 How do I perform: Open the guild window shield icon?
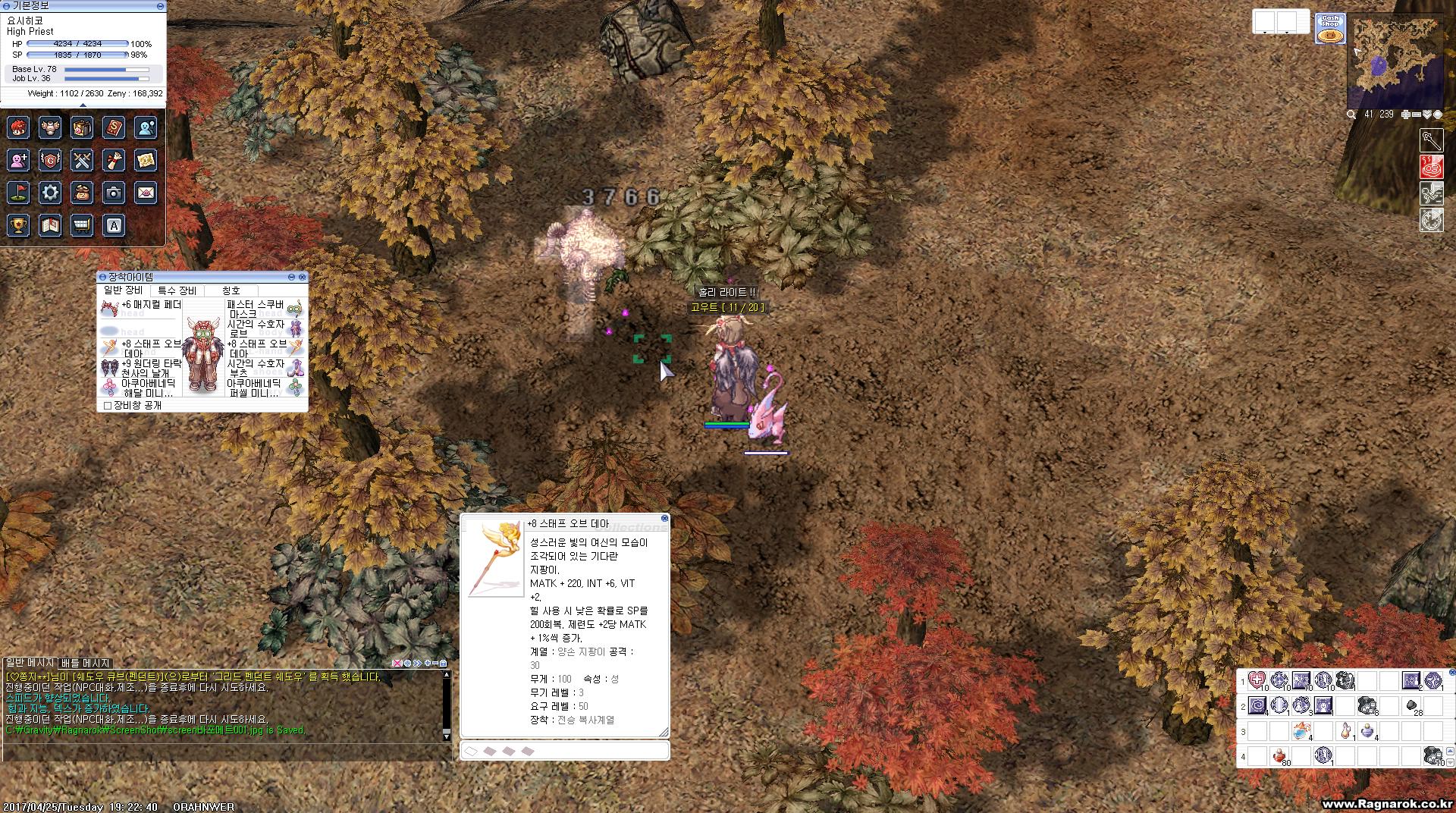(x=50, y=159)
